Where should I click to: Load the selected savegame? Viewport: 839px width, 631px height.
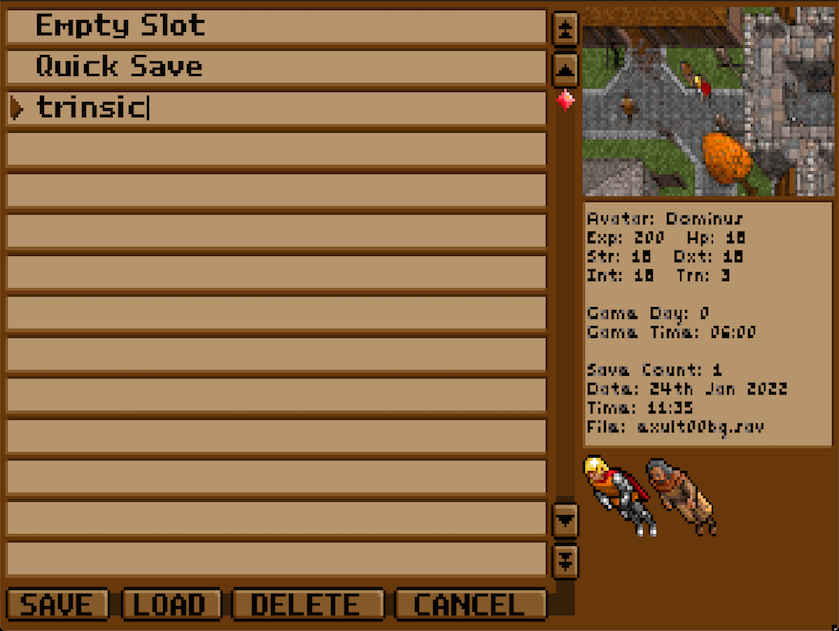pos(169,605)
